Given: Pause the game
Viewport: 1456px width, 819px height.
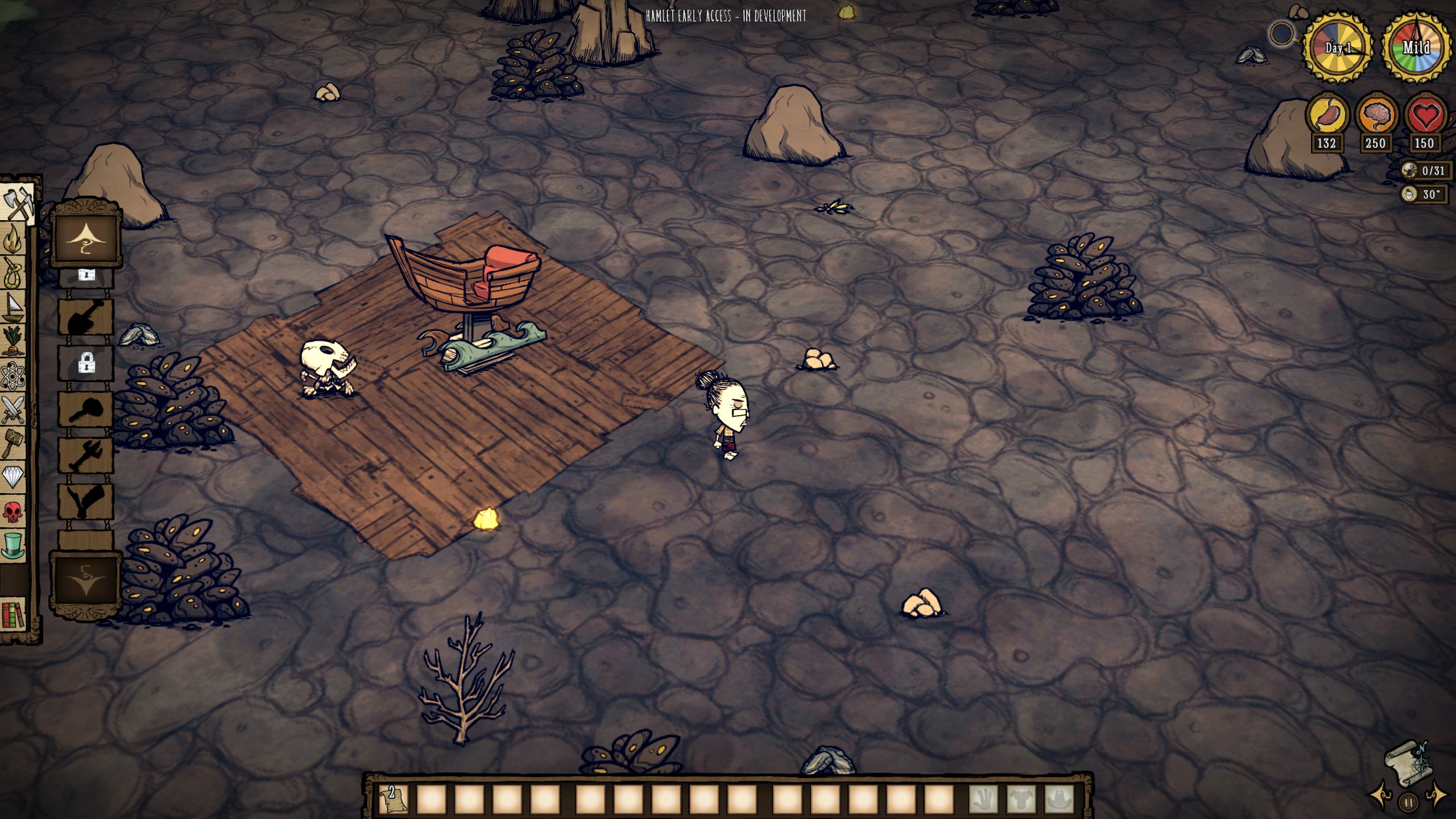Looking at the screenshot, I should coord(1408,803).
